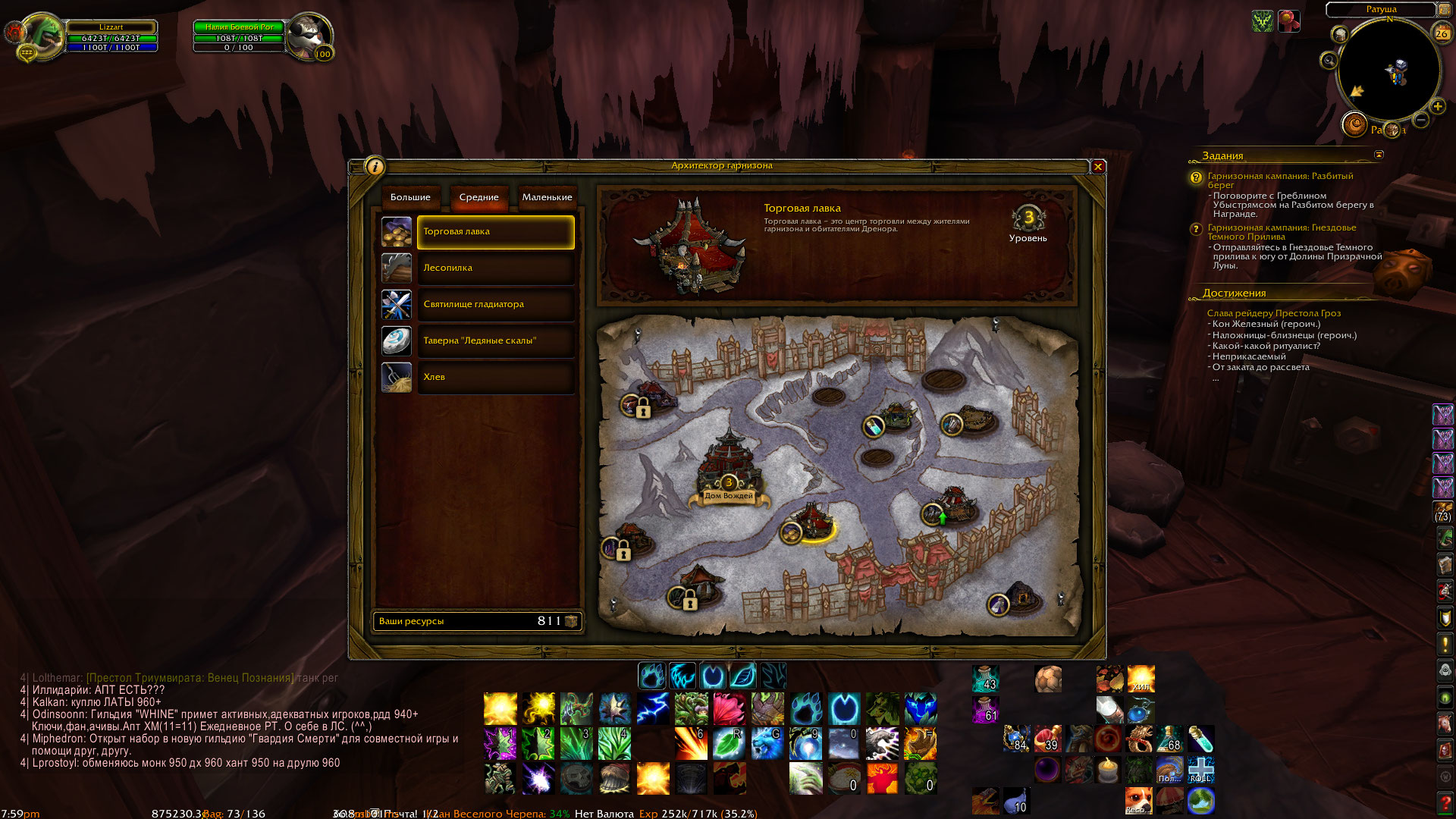The width and height of the screenshot is (1456, 819).
Task: Switch to the Маленькие buildings tab
Action: click(547, 197)
